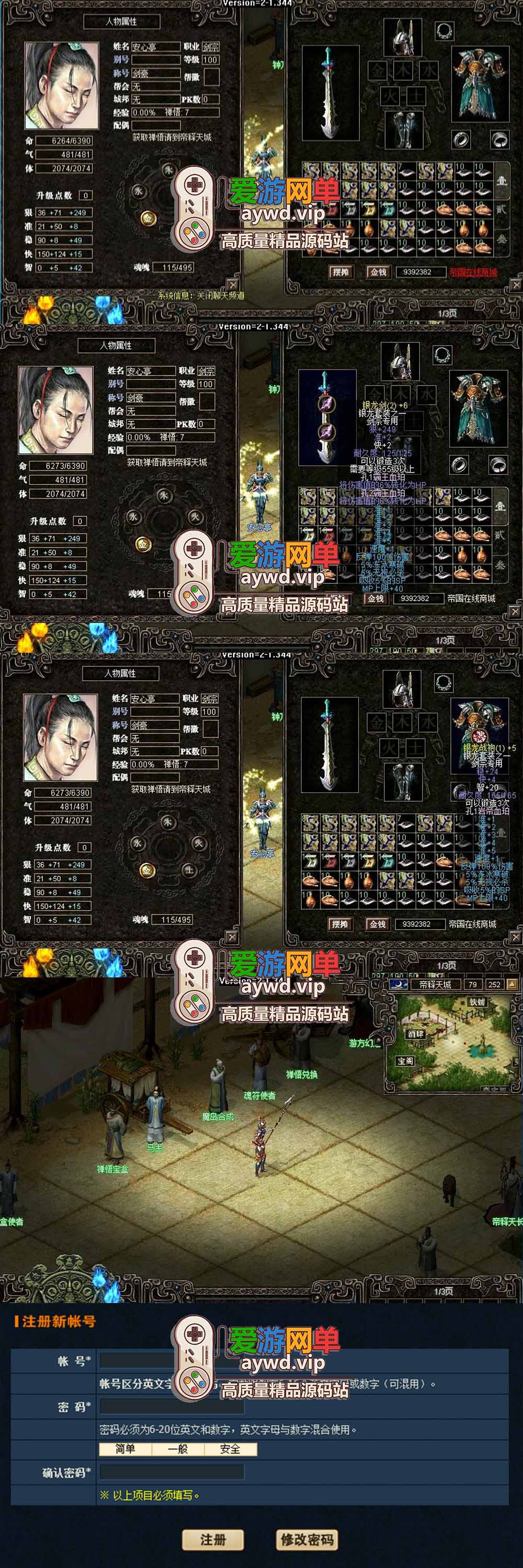The width and height of the screenshot is (523, 1568).
Task: Click the 铁铺 marker on the minimap
Action: click(477, 1002)
